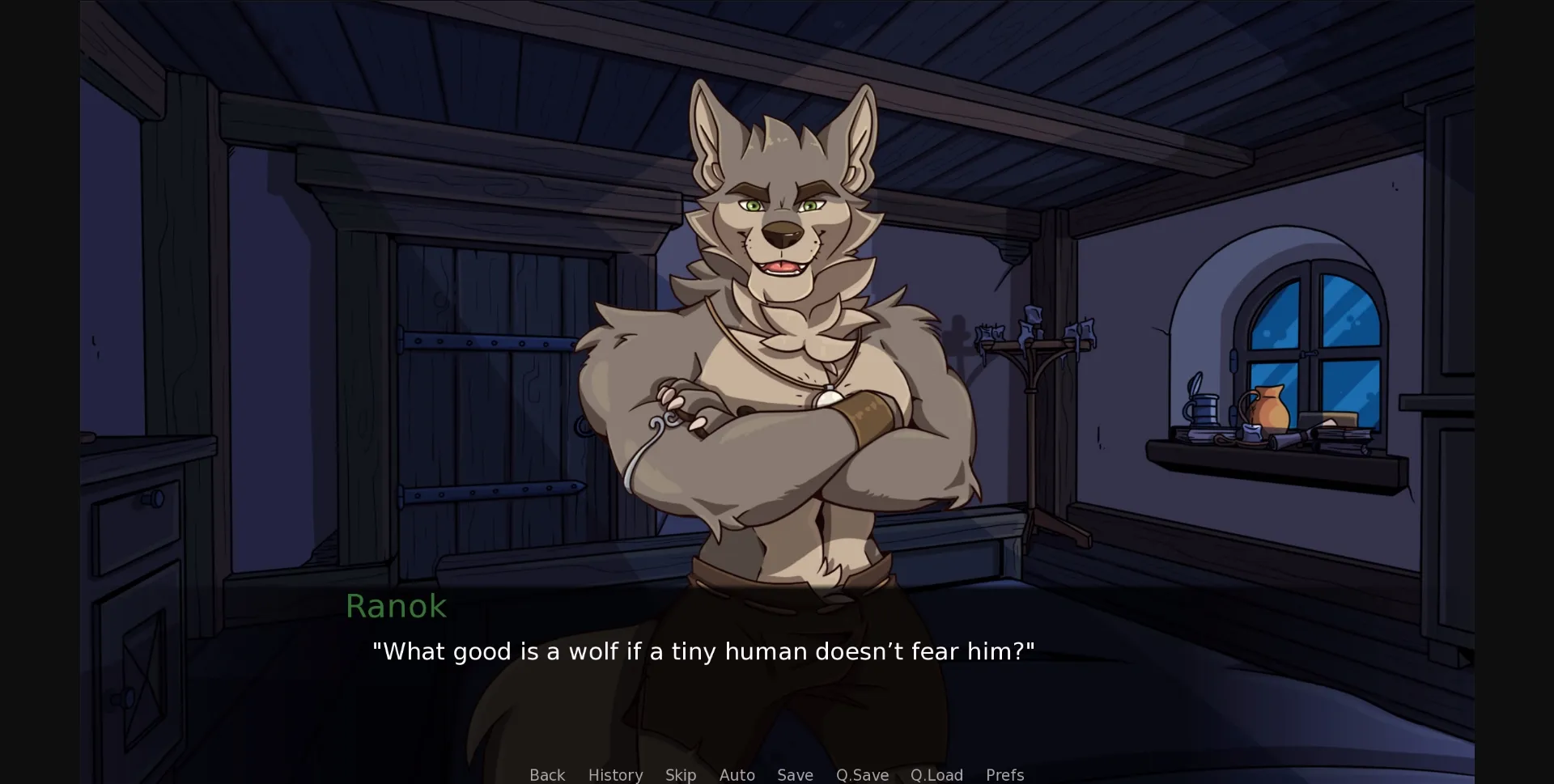Toggle Auto-advance dialogue mode
Image resolution: width=1554 pixels, height=784 pixels.
coord(737,775)
